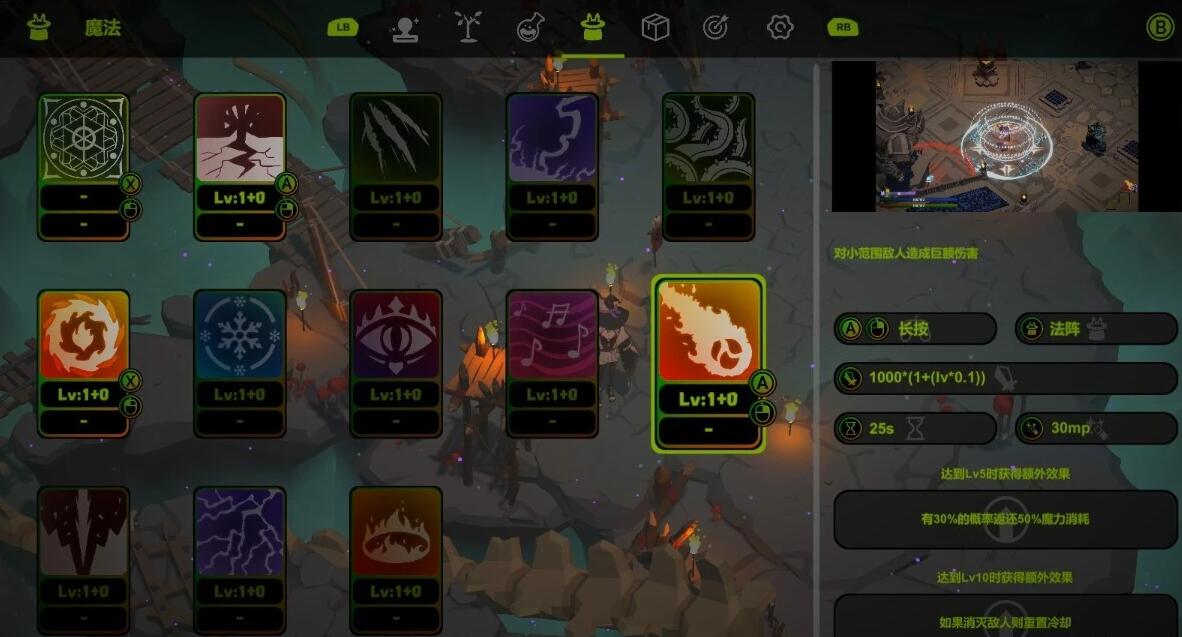Choose the purple lightning spell card
The height and width of the screenshot is (637, 1182).
pos(240,532)
